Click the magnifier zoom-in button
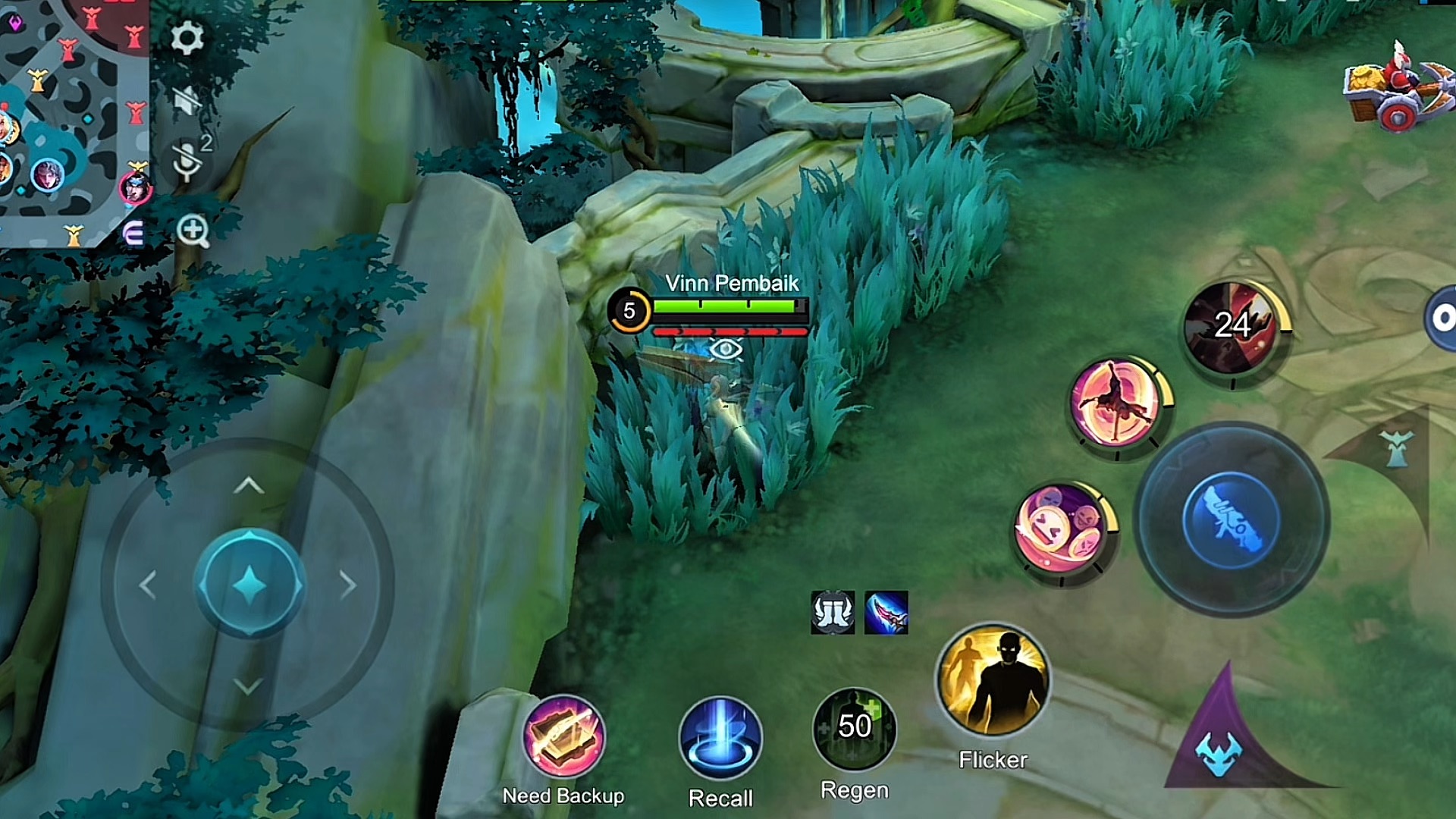This screenshot has height=819, width=1456. 193,231
